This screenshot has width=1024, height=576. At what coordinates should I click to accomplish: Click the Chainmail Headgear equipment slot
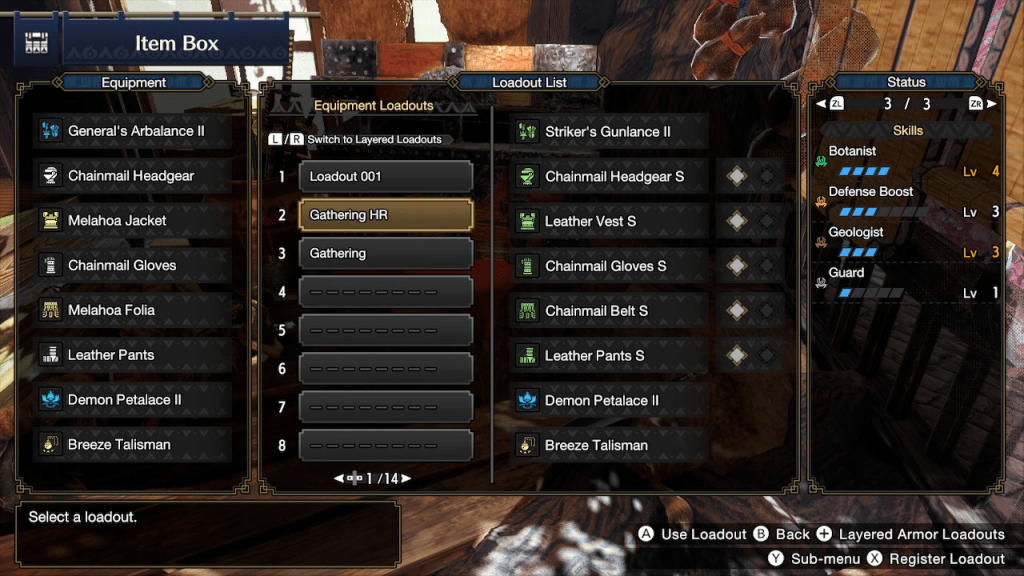tap(134, 176)
